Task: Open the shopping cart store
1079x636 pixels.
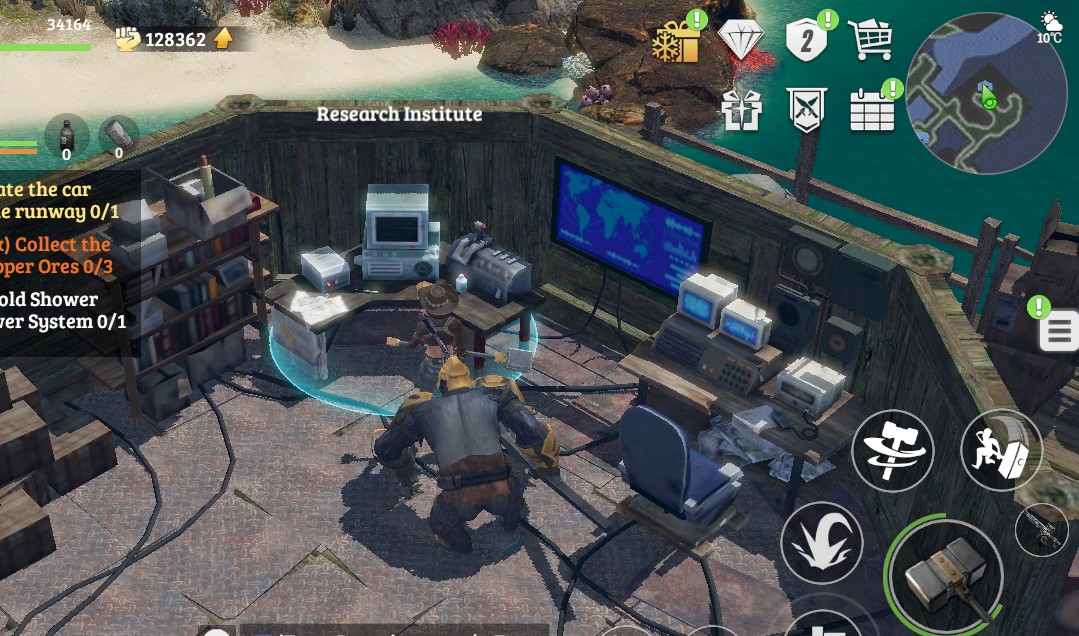Action: 869,40
